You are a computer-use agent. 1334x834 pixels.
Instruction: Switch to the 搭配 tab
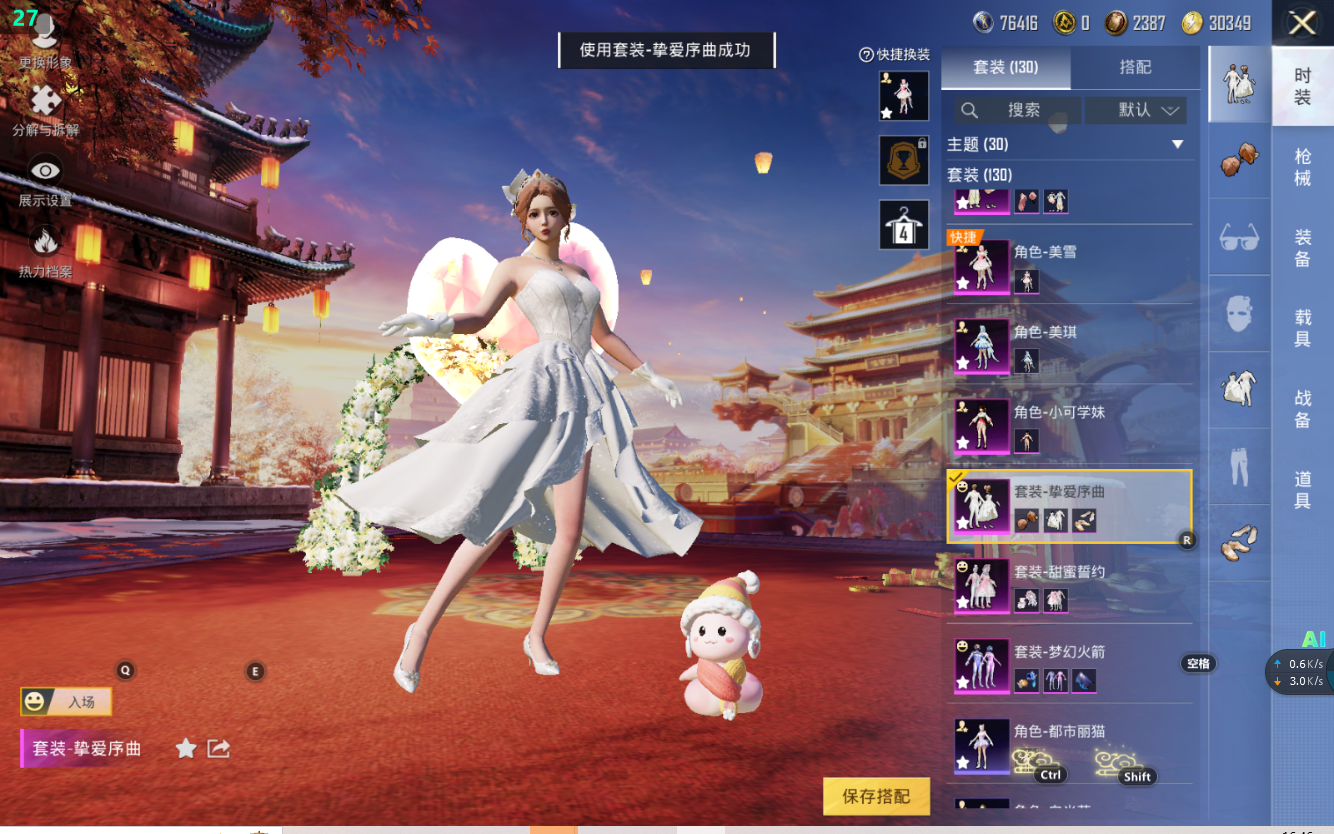coord(1135,67)
